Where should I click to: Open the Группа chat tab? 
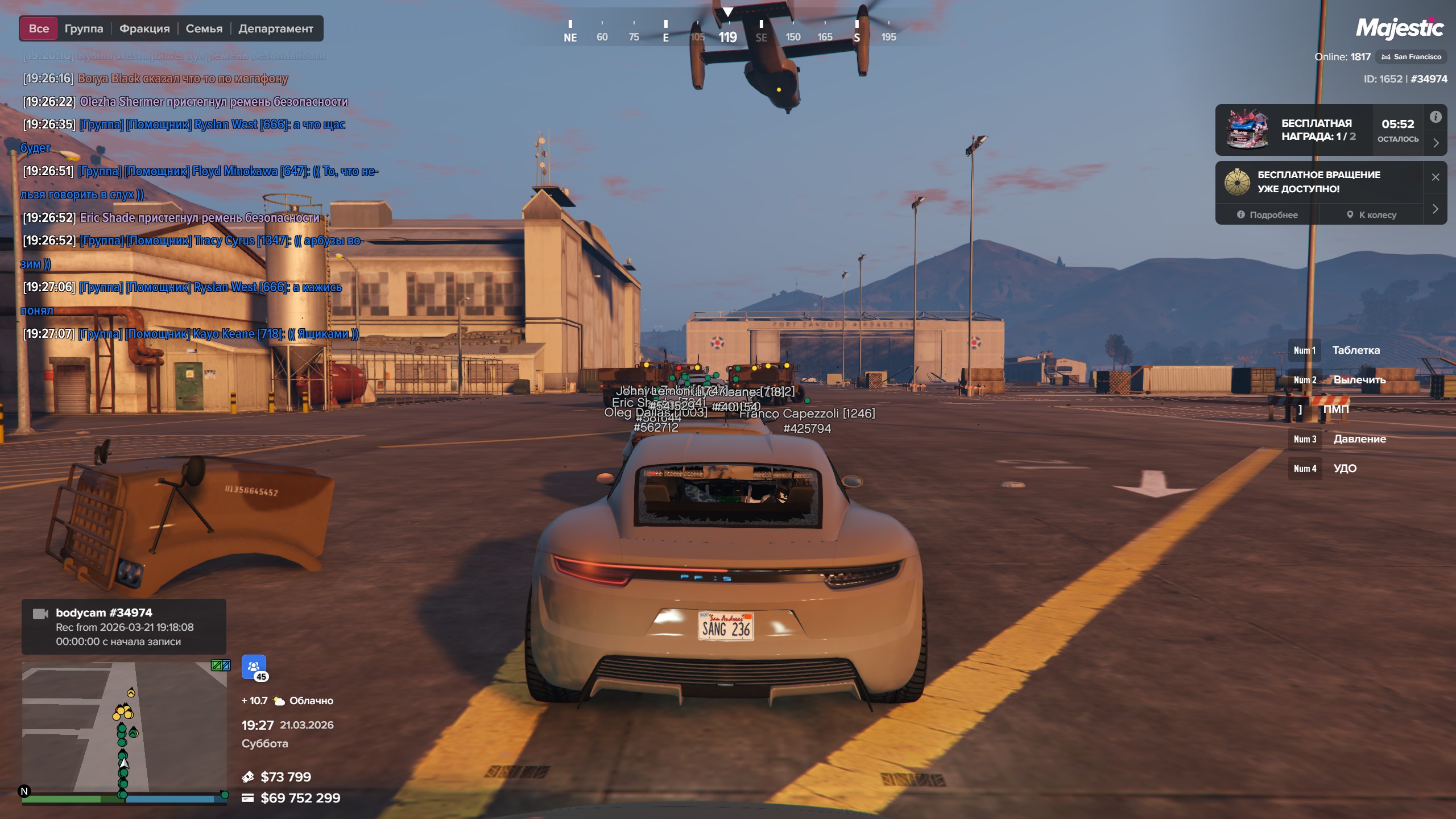point(84,28)
